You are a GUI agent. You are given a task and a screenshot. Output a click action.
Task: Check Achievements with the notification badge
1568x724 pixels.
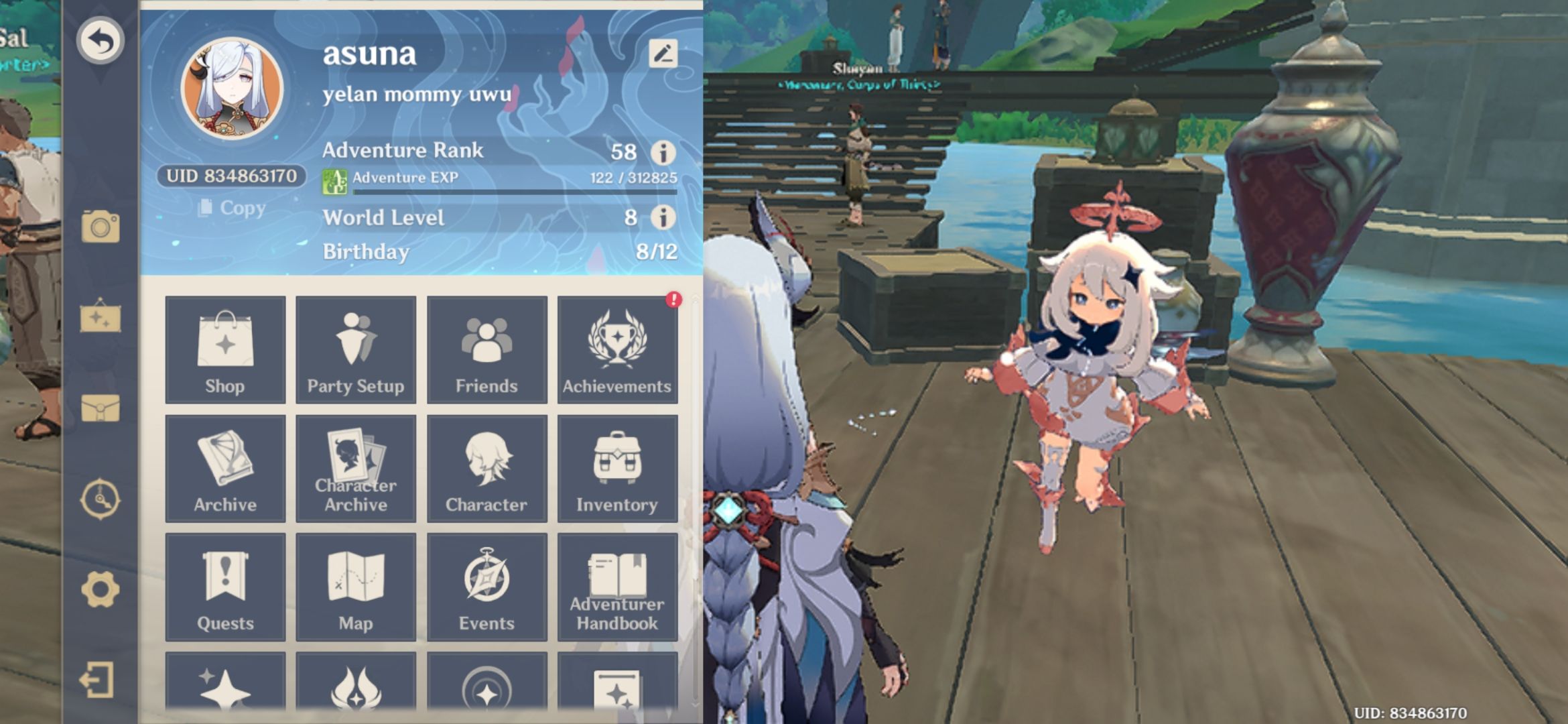tap(617, 352)
